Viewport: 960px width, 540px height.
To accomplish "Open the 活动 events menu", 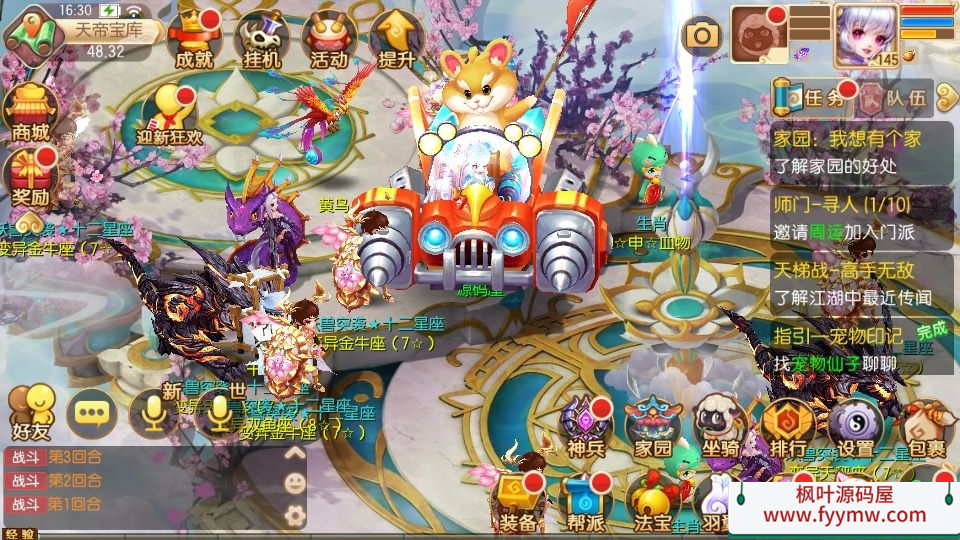I will 329,38.
